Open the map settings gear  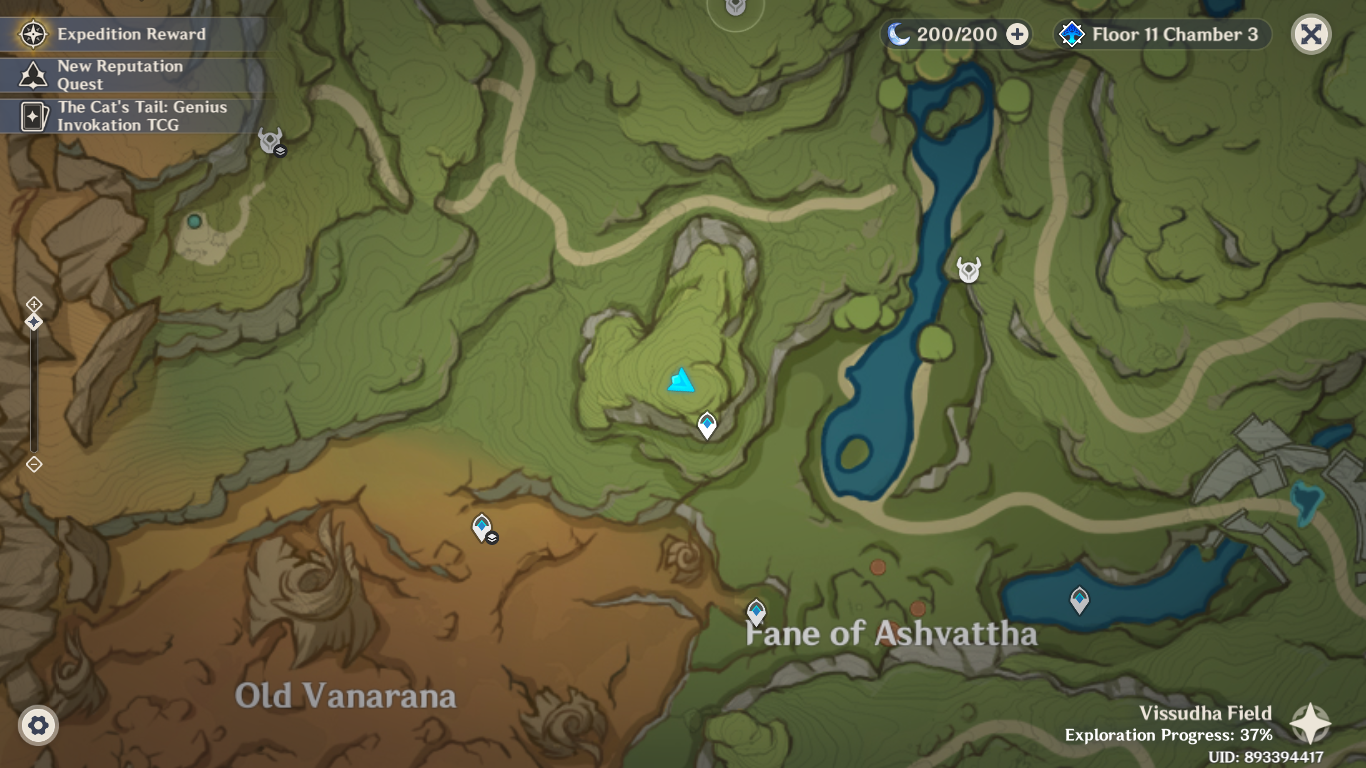pyautogui.click(x=36, y=723)
